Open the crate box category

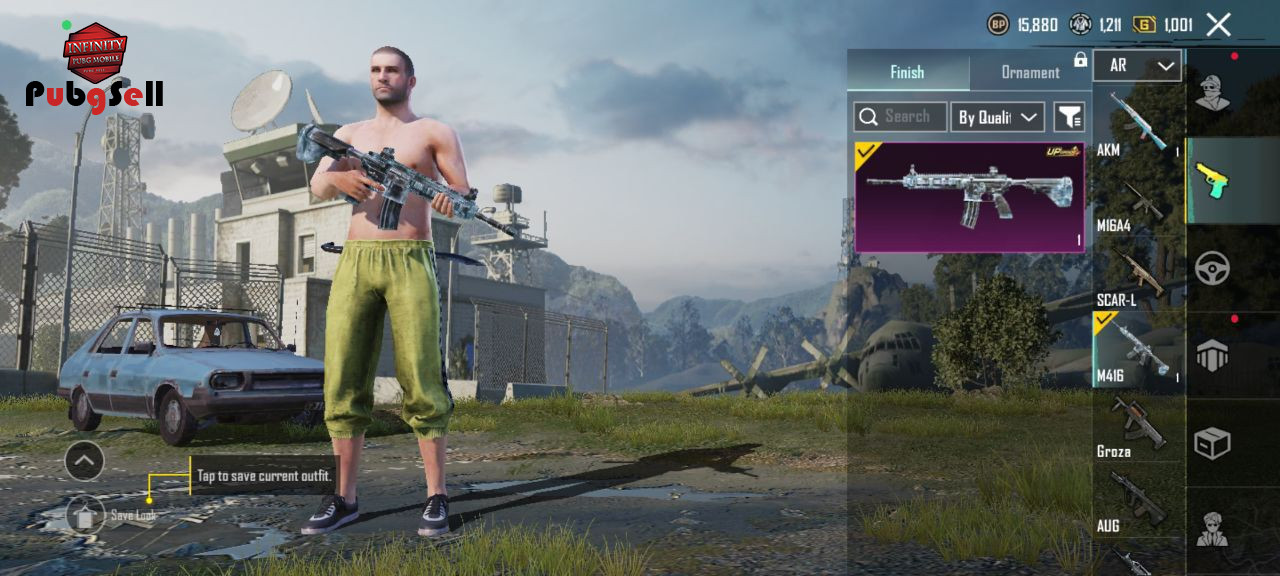coord(1213,442)
